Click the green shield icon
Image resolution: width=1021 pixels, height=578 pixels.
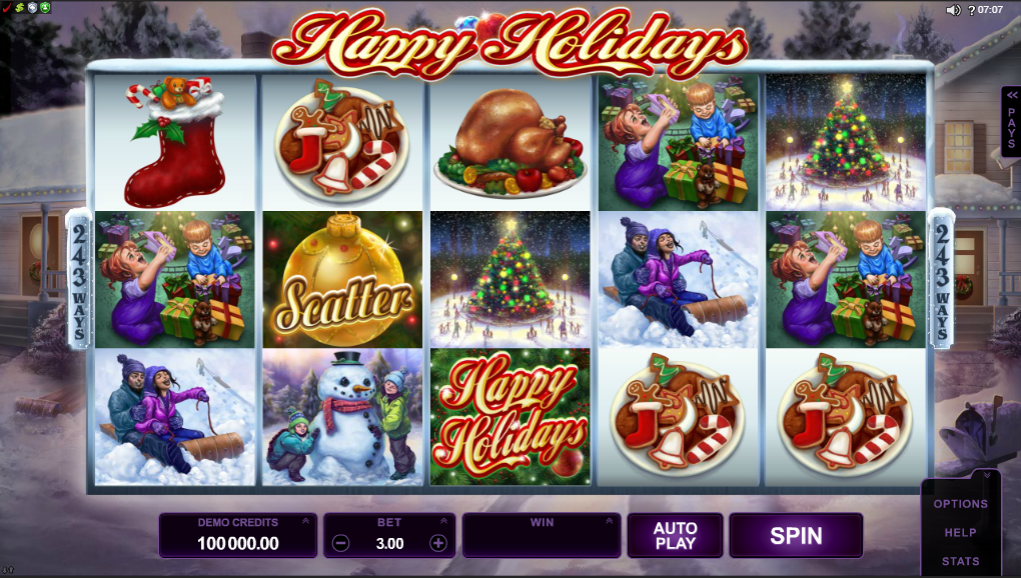click(45, 7)
